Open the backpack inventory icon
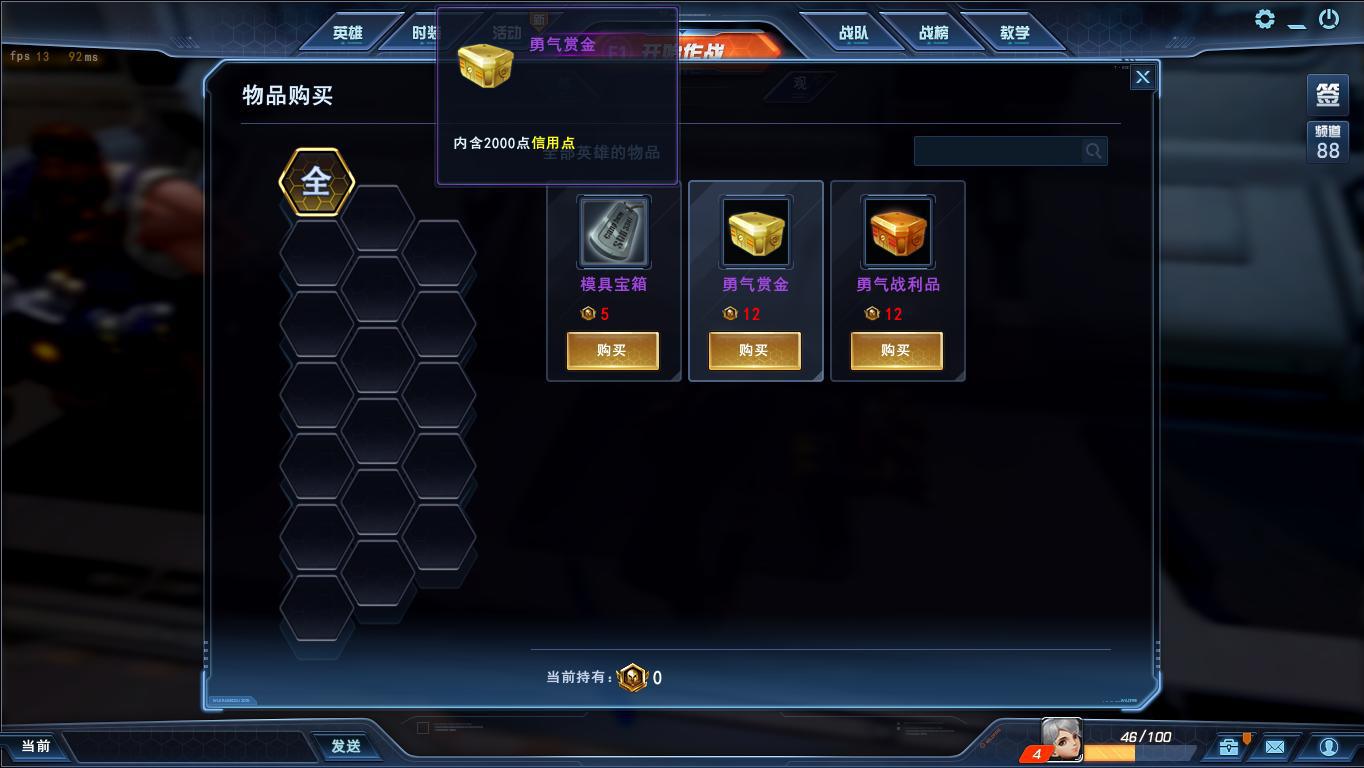The width and height of the screenshot is (1364, 768). tap(1228, 747)
